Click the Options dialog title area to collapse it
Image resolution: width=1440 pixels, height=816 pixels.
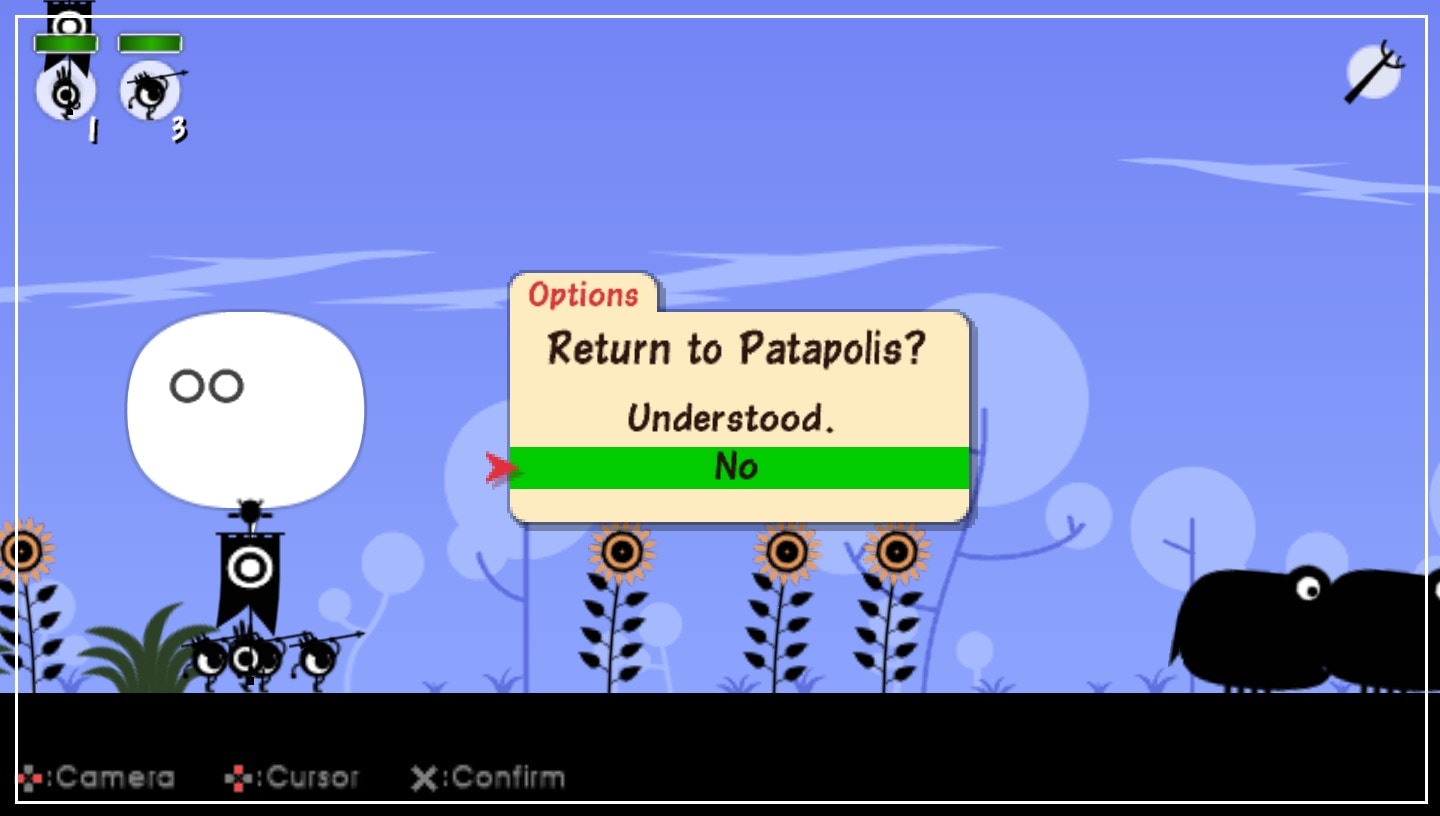click(x=584, y=296)
